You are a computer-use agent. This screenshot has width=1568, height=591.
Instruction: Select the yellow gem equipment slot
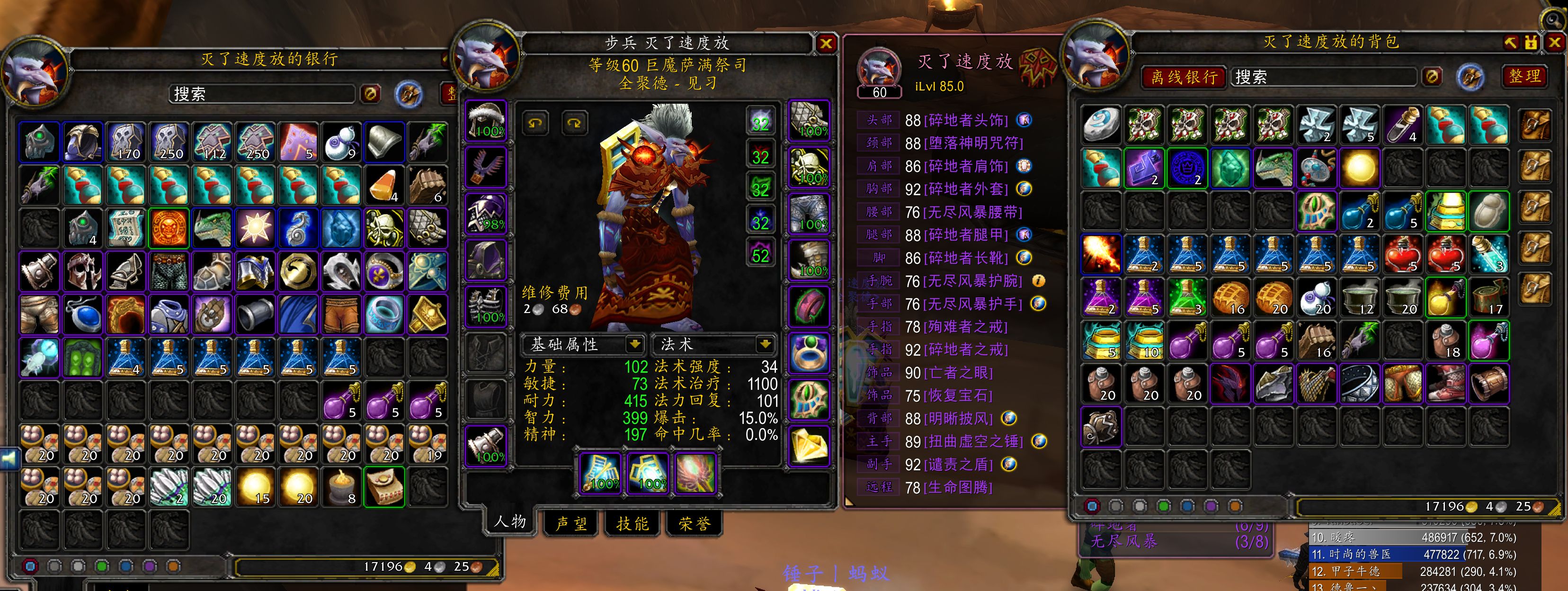[809, 445]
